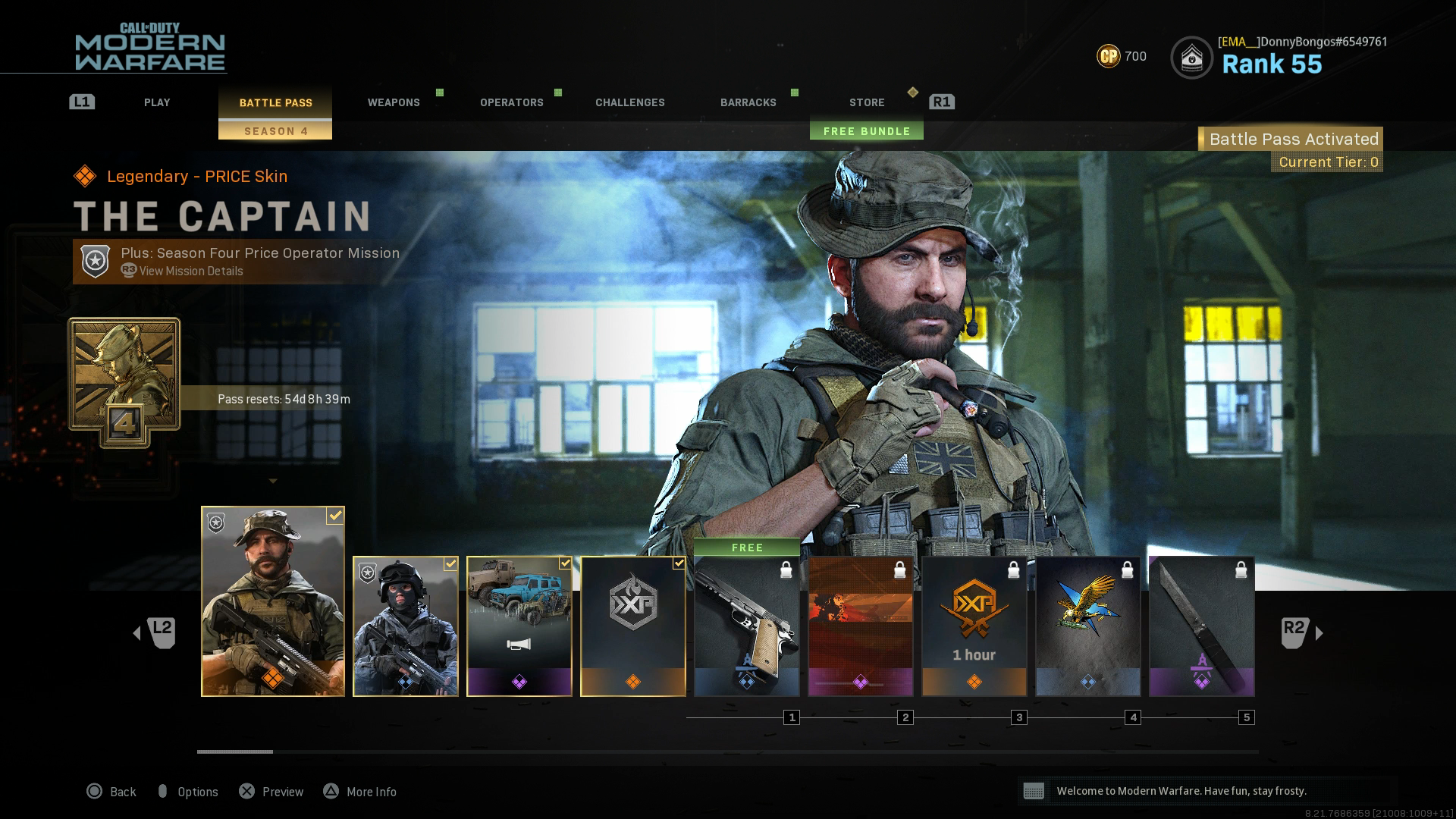
Task: Click the checkmark on Captain Price operator tile
Action: 334,516
